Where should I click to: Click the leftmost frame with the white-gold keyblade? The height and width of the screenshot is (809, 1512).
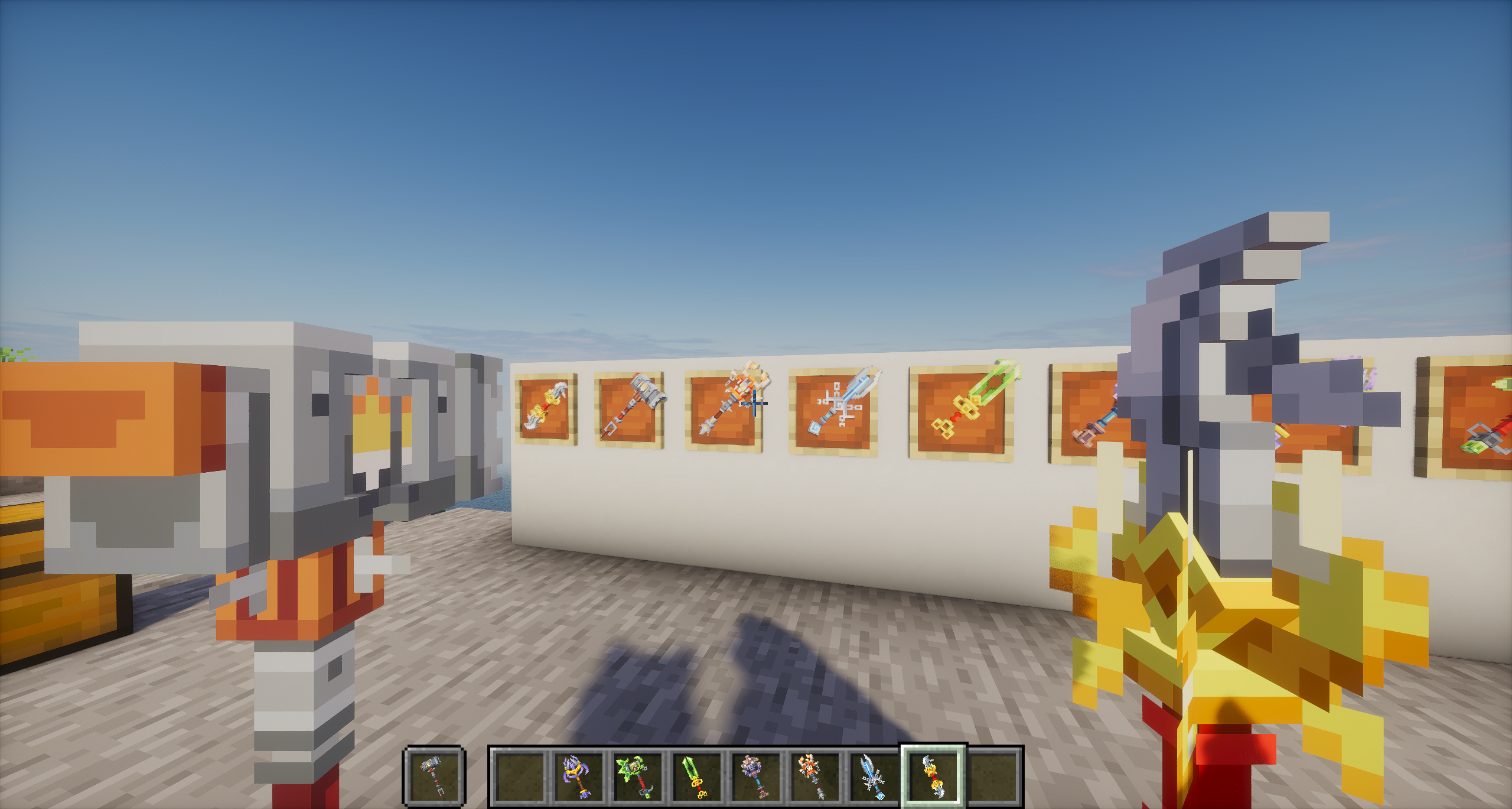pos(545,408)
